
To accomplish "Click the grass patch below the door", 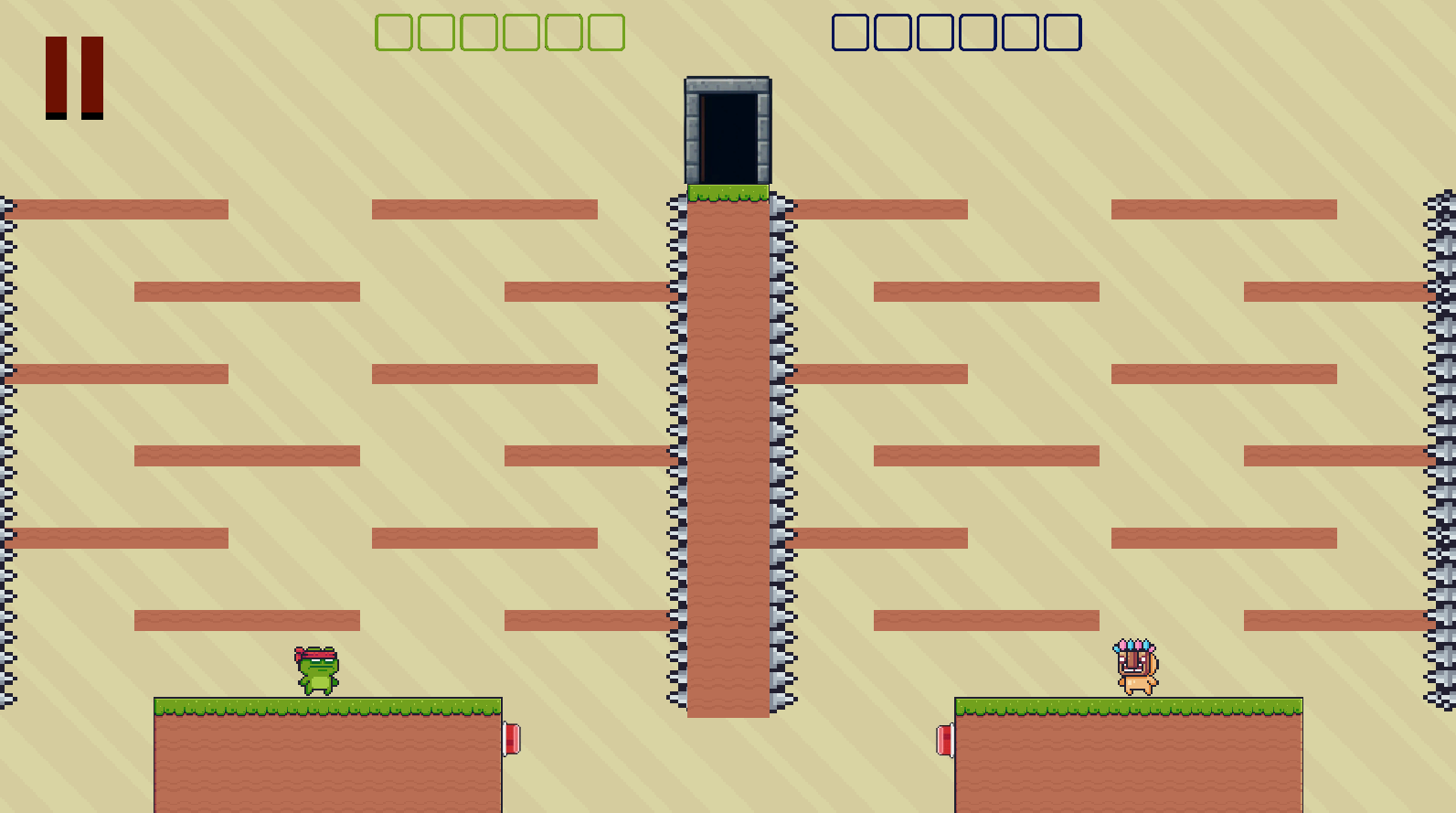I will click(728, 192).
